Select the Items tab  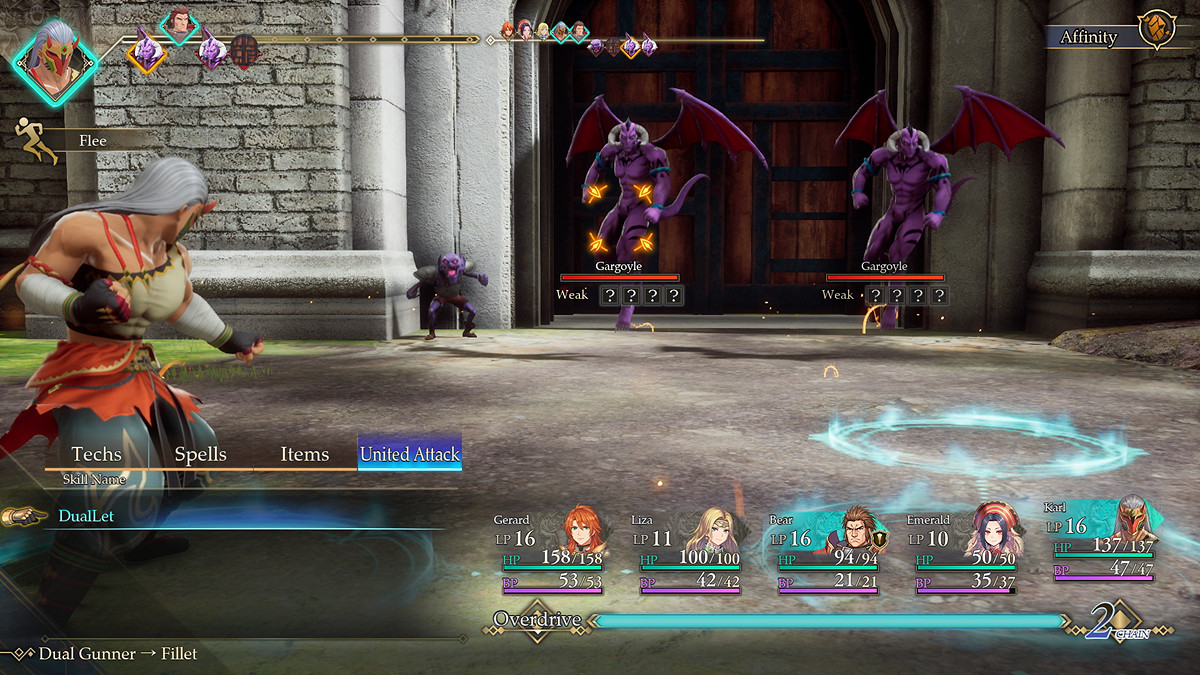click(305, 454)
